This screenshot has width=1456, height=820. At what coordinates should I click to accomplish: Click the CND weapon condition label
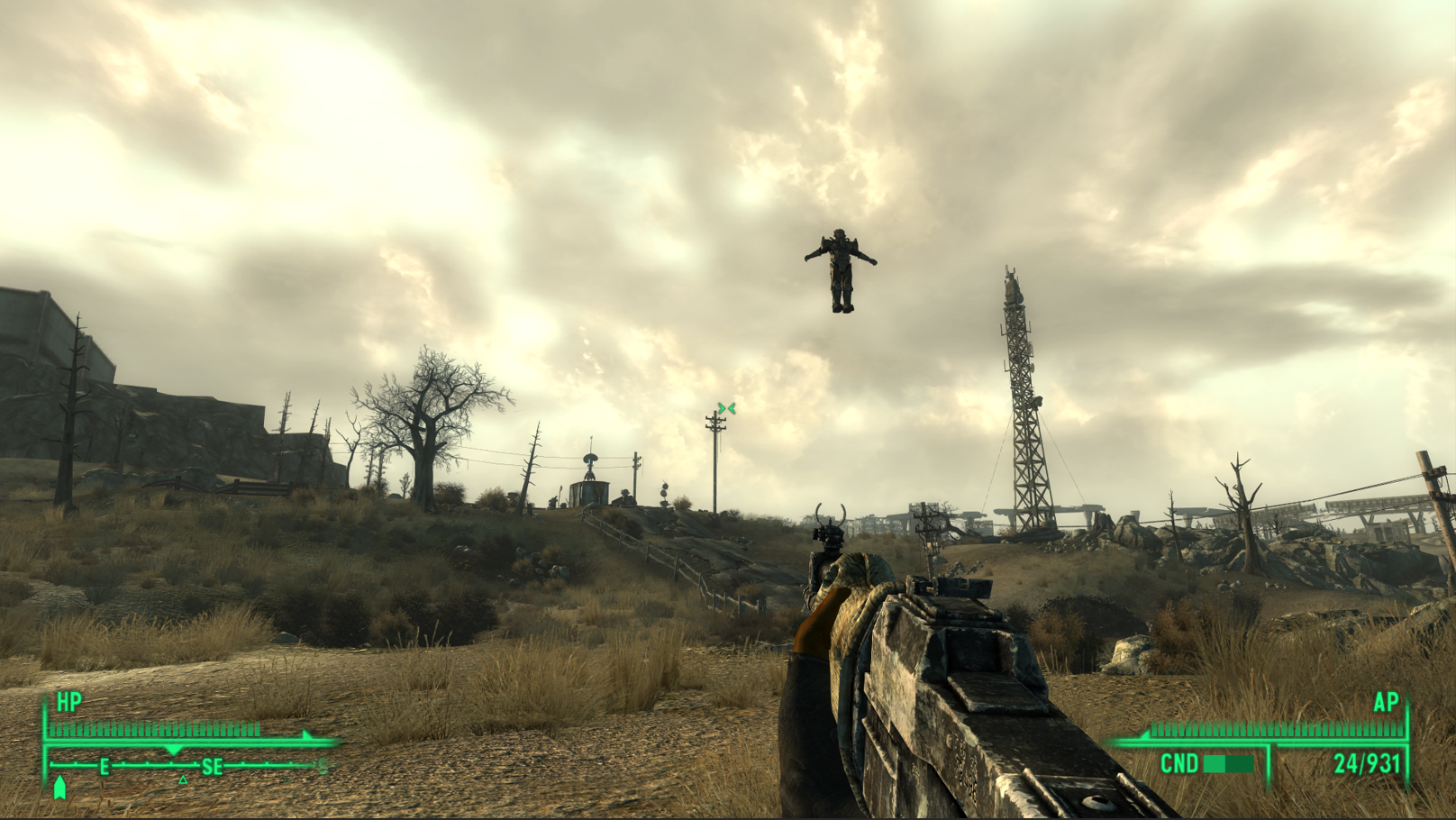(1179, 764)
